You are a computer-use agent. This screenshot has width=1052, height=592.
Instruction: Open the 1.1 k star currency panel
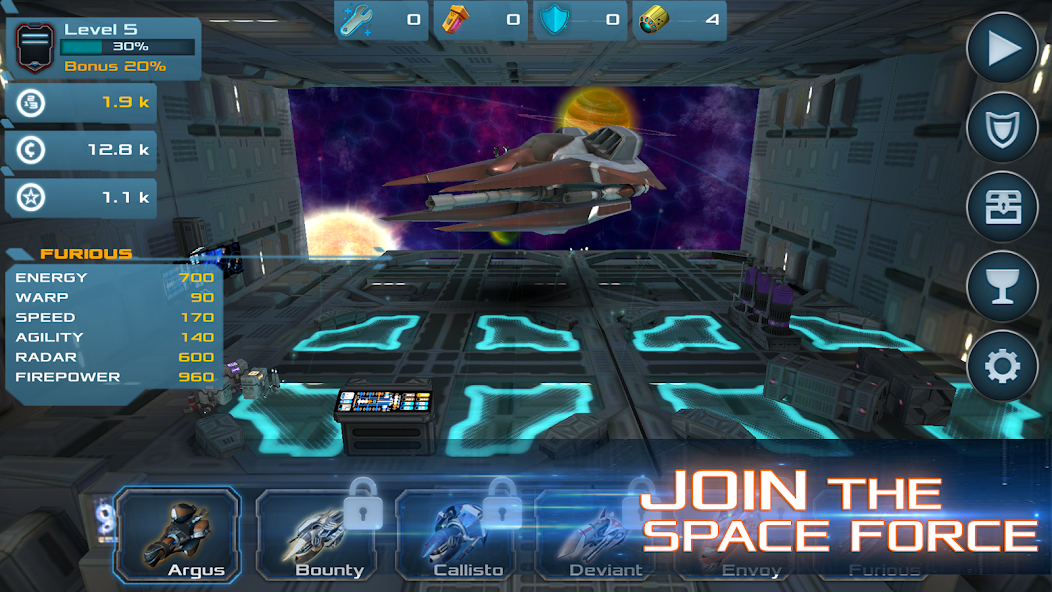[x=81, y=198]
